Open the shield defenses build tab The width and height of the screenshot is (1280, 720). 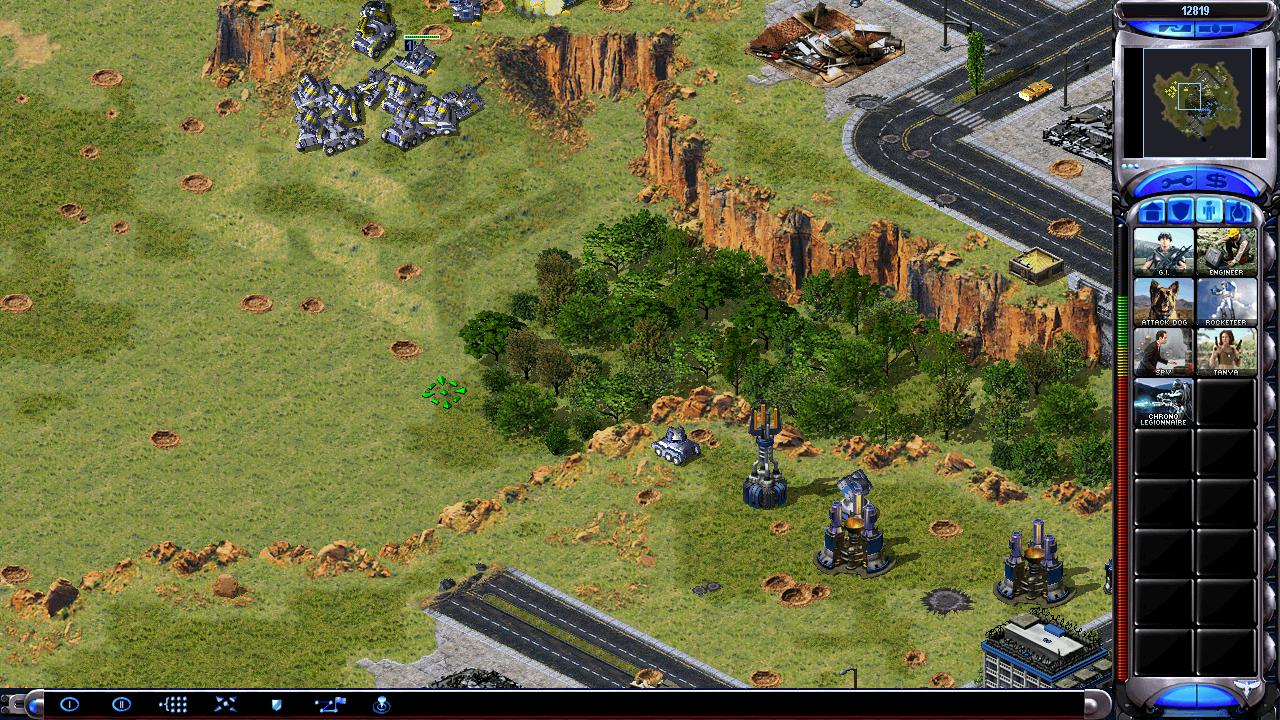pos(1180,211)
